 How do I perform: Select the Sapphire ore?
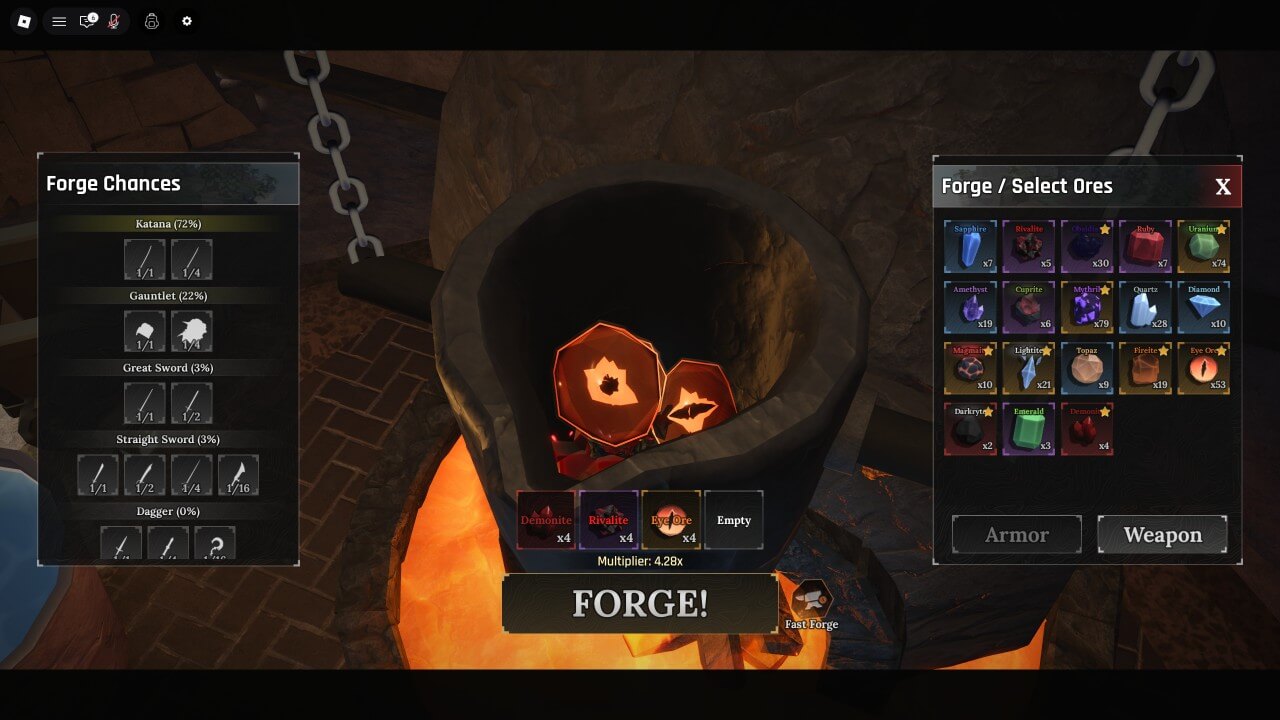pyautogui.click(x=970, y=247)
